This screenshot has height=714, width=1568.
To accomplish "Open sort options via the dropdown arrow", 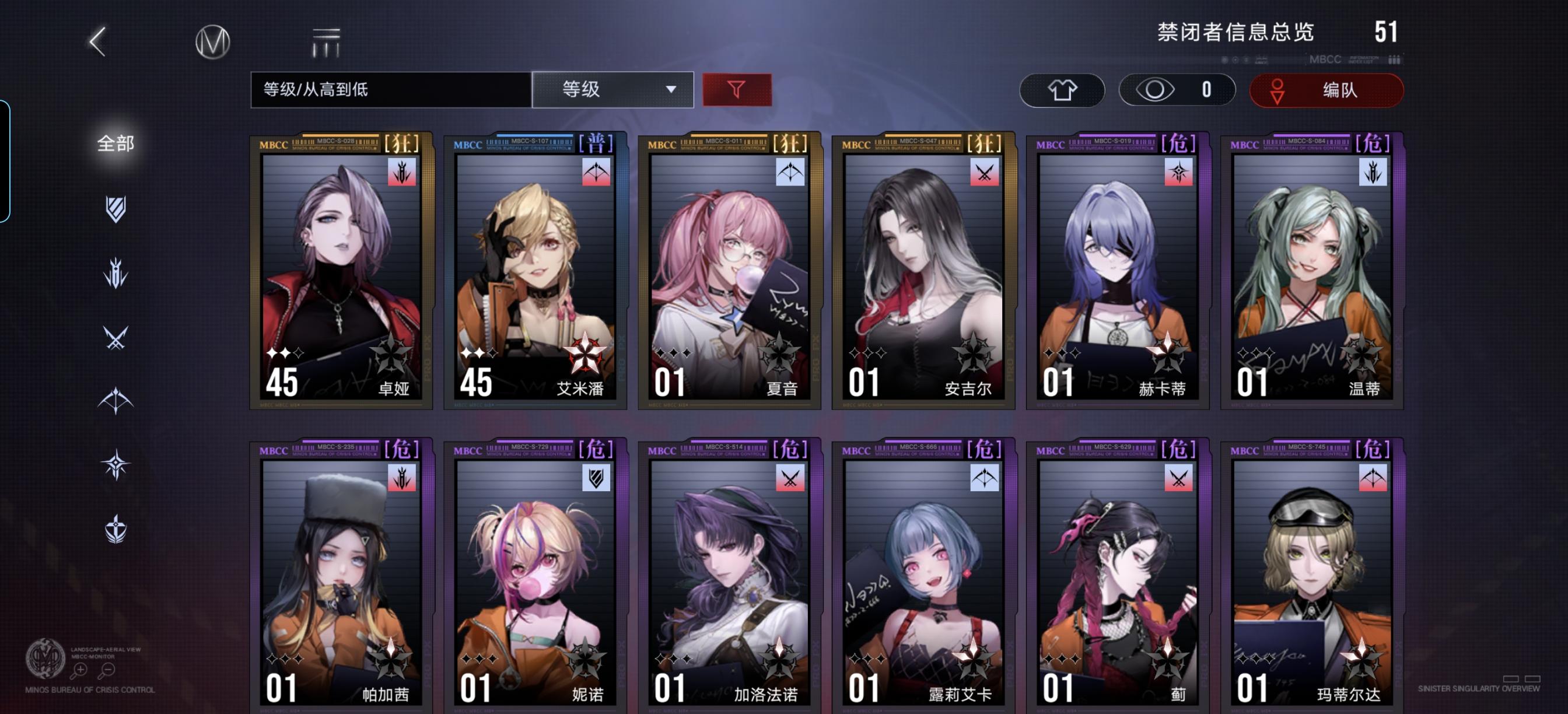I will pos(671,89).
